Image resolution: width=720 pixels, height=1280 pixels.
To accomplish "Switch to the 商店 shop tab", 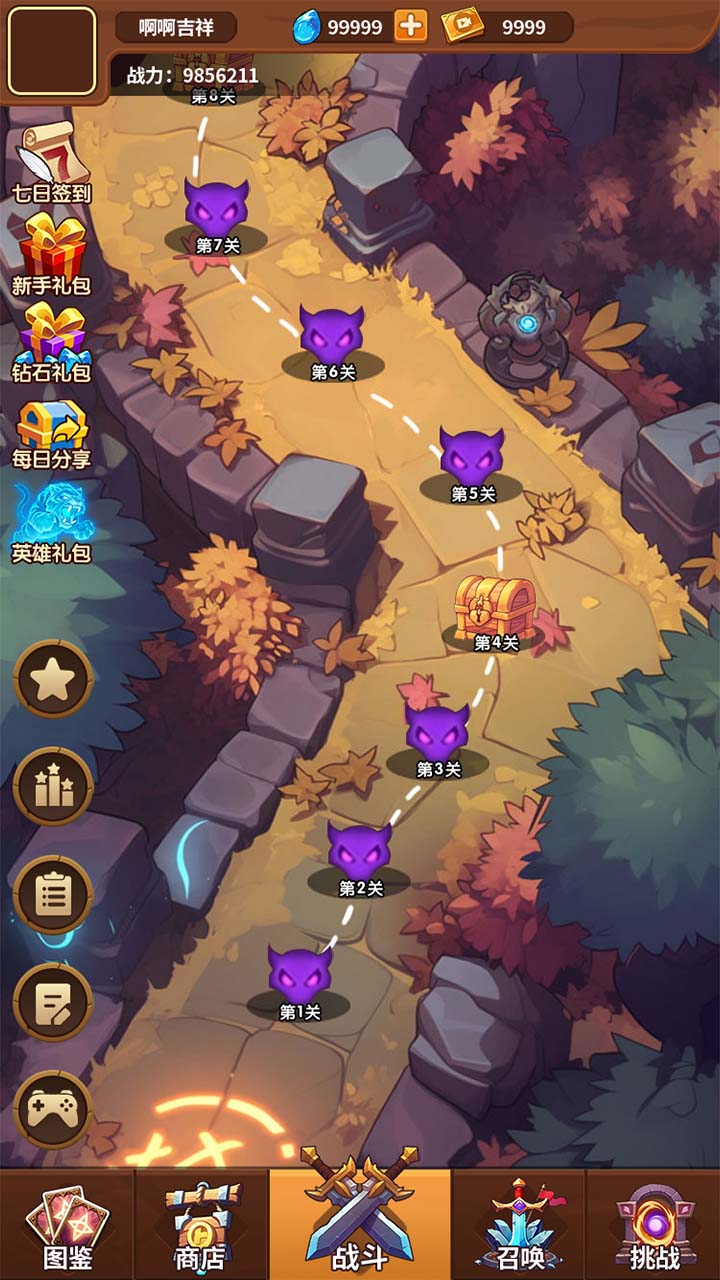I will coord(200,1226).
